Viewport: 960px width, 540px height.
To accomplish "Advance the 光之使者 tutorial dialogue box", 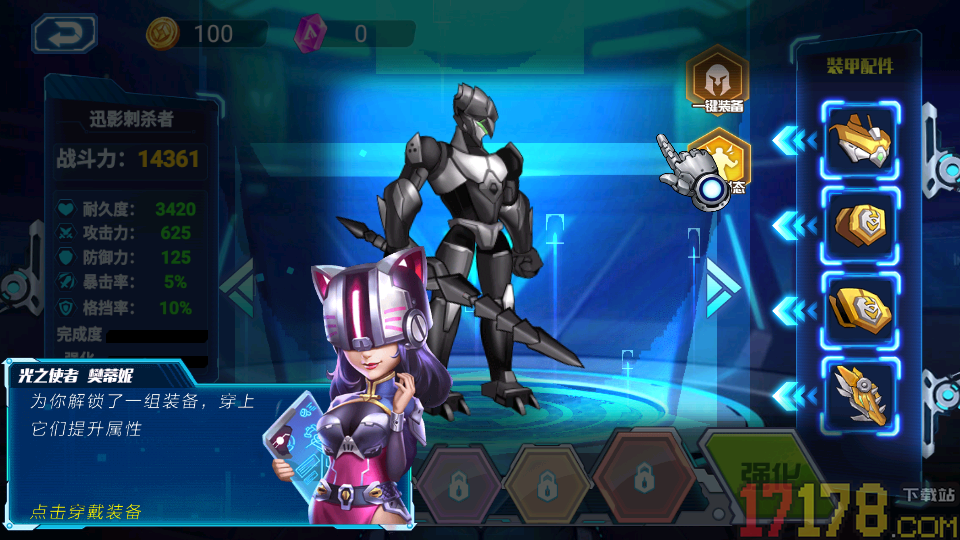I will [150, 440].
